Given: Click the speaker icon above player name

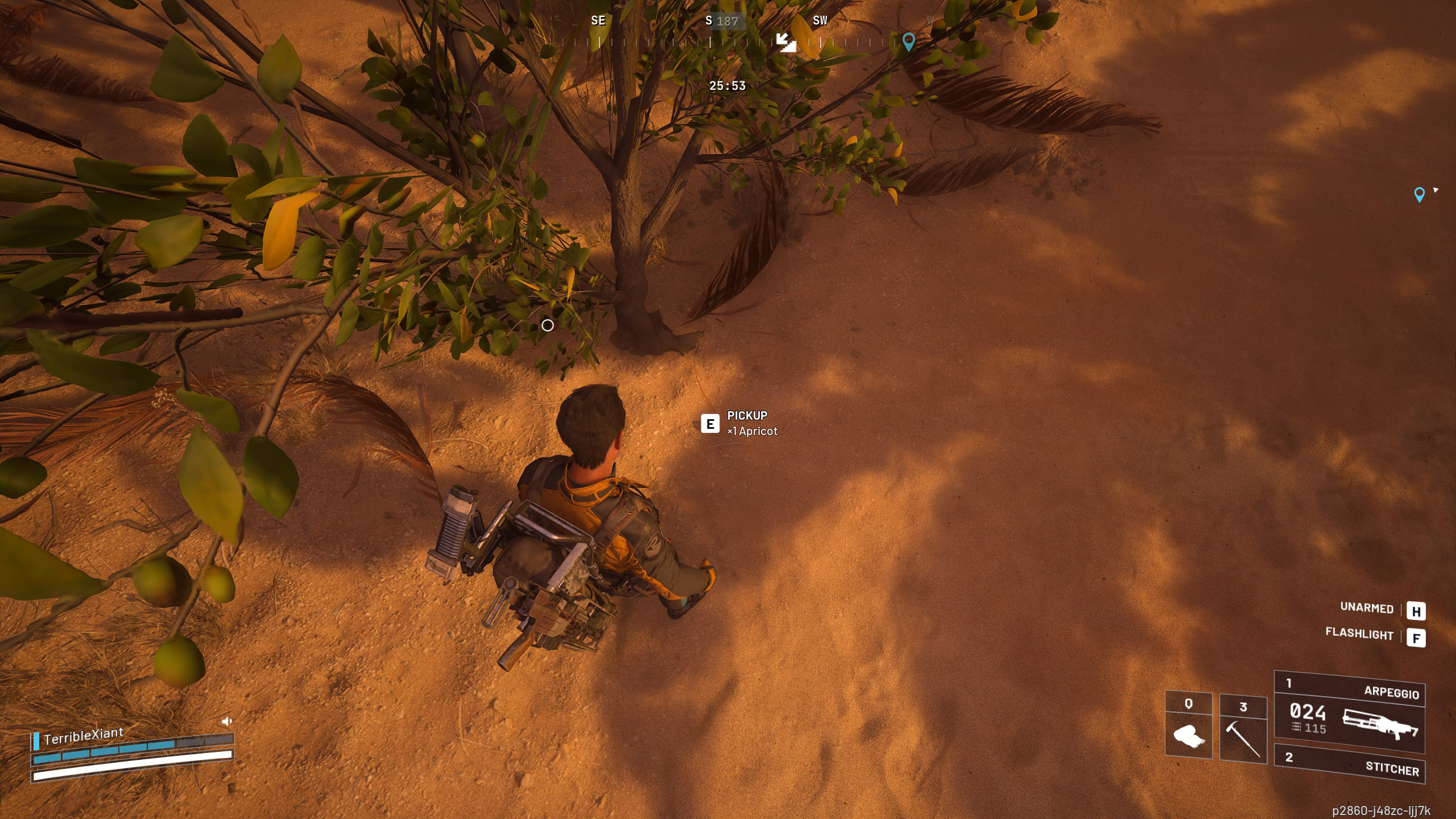Looking at the screenshot, I should tap(226, 721).
